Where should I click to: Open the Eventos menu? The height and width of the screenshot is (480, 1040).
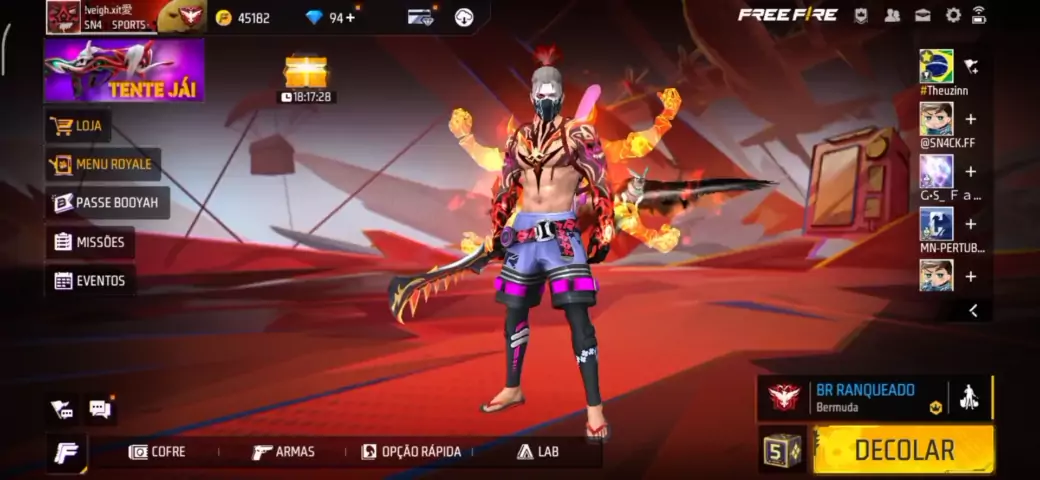point(90,281)
